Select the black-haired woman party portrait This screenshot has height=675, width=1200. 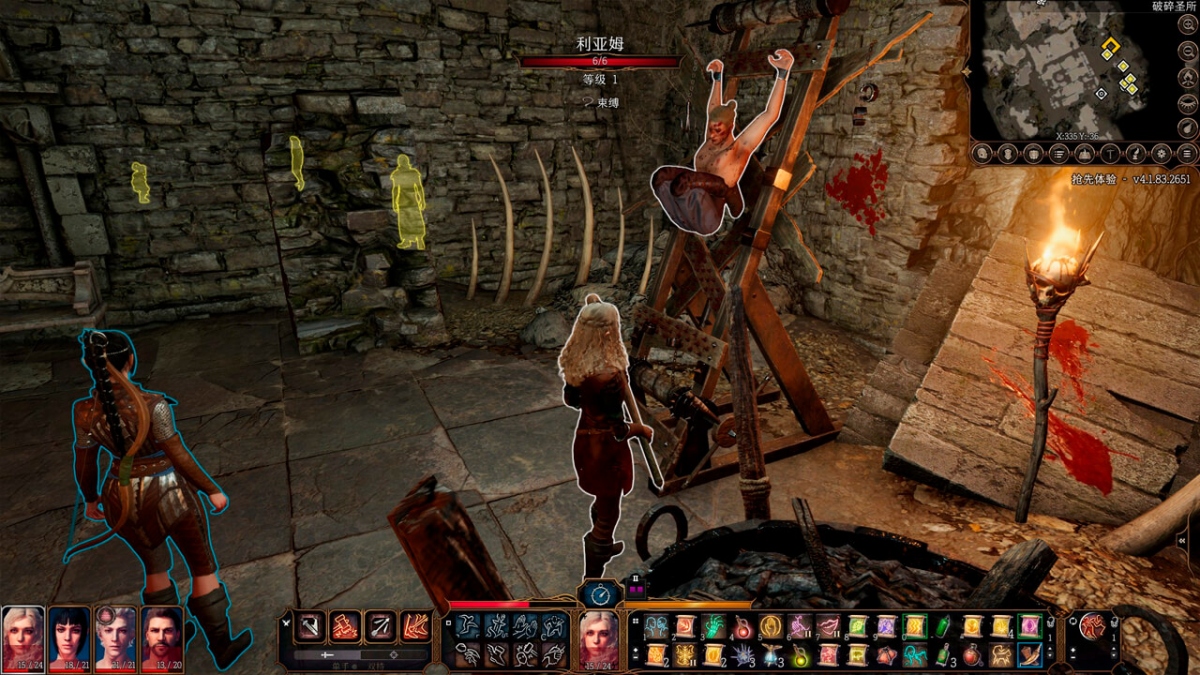(69, 637)
